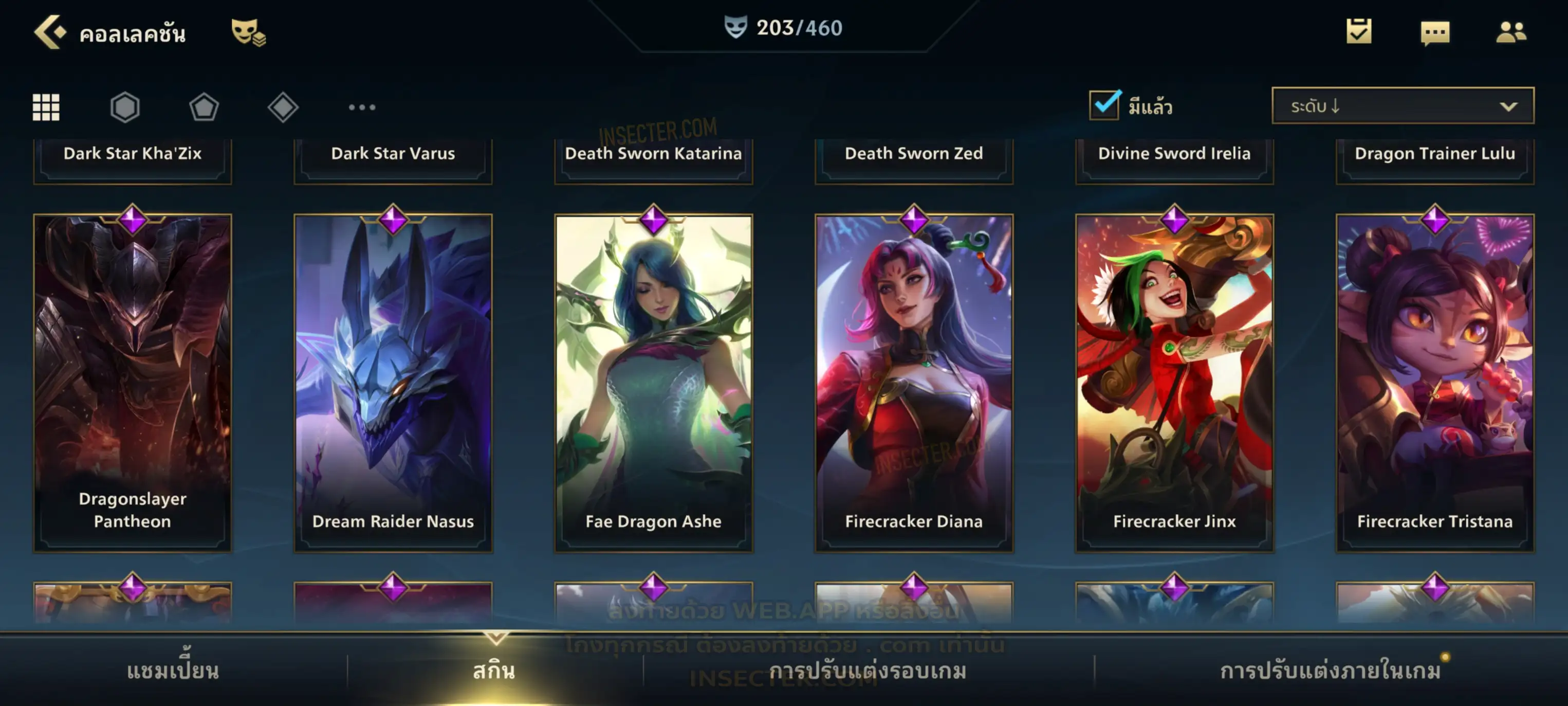This screenshot has width=1568, height=706.
Task: Select the grid view all-skins filter
Action: click(46, 107)
